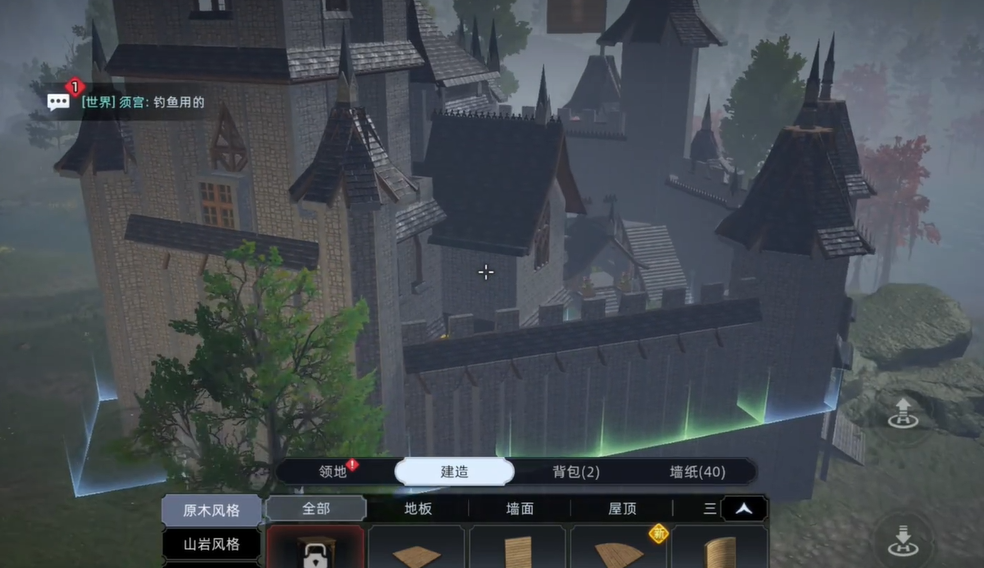This screenshot has width=984, height=568.
Task: Select the 建造 build tab
Action: 454,472
